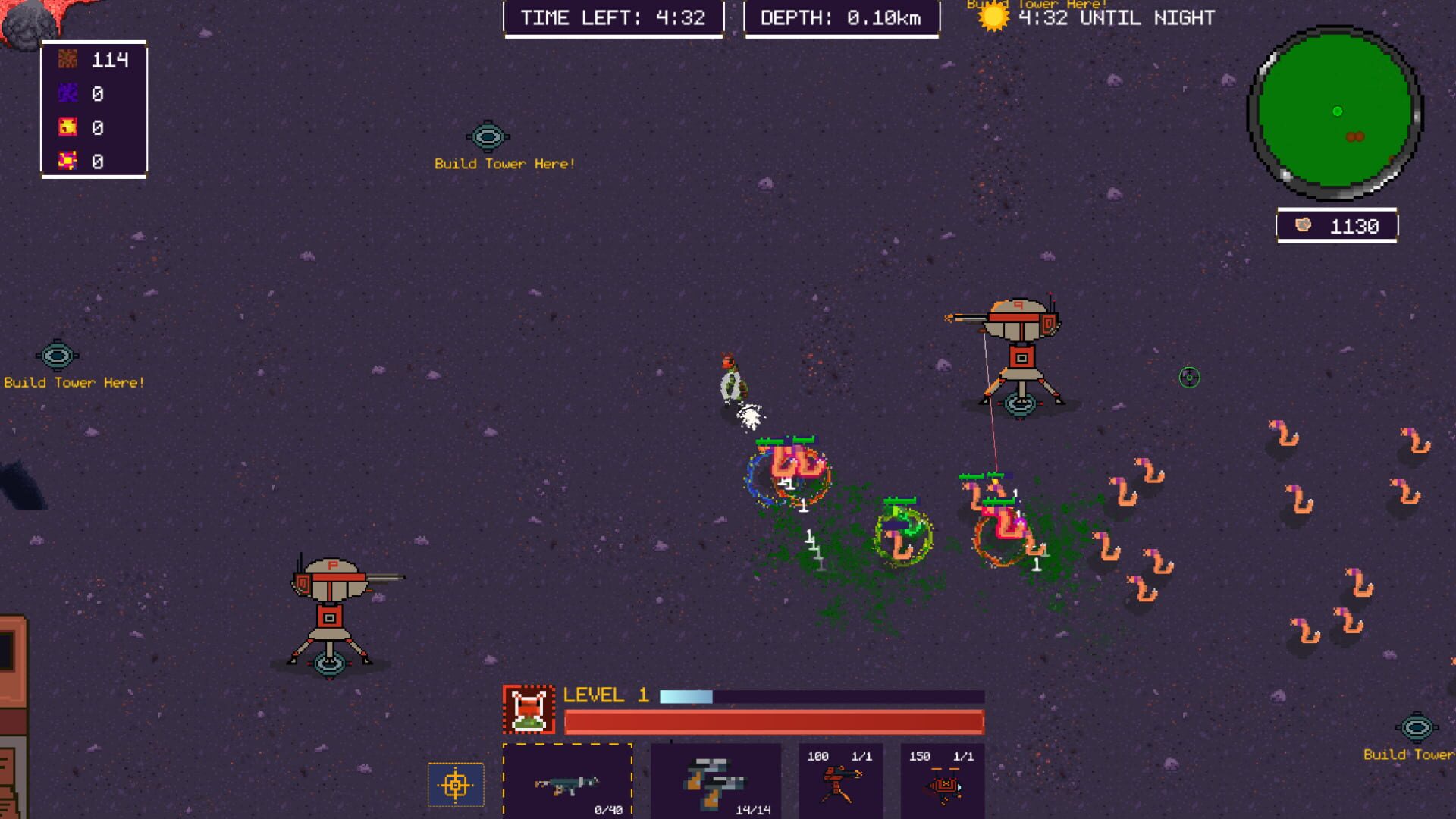Click the TIME LEFT 4:32 display panel

point(613,17)
